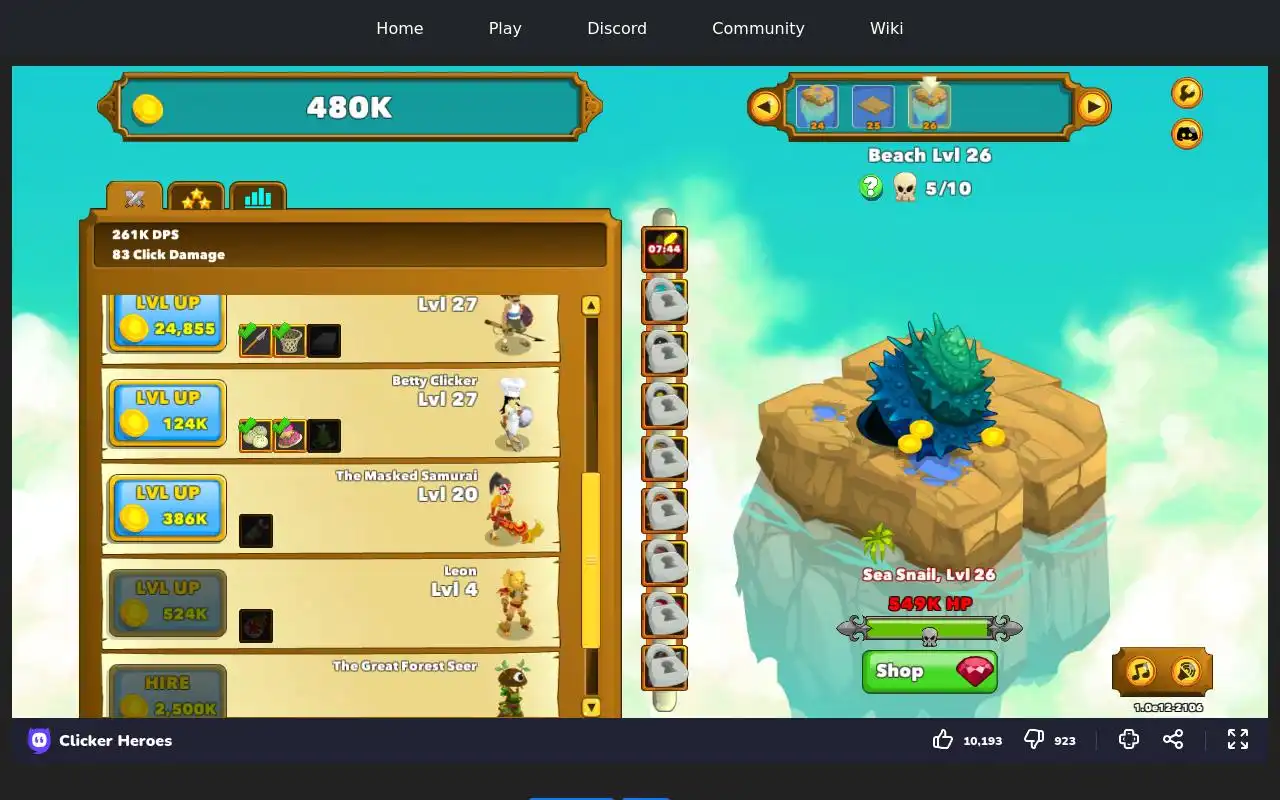Select zone 25 thumbnail
The image size is (1280, 800).
coord(873,107)
